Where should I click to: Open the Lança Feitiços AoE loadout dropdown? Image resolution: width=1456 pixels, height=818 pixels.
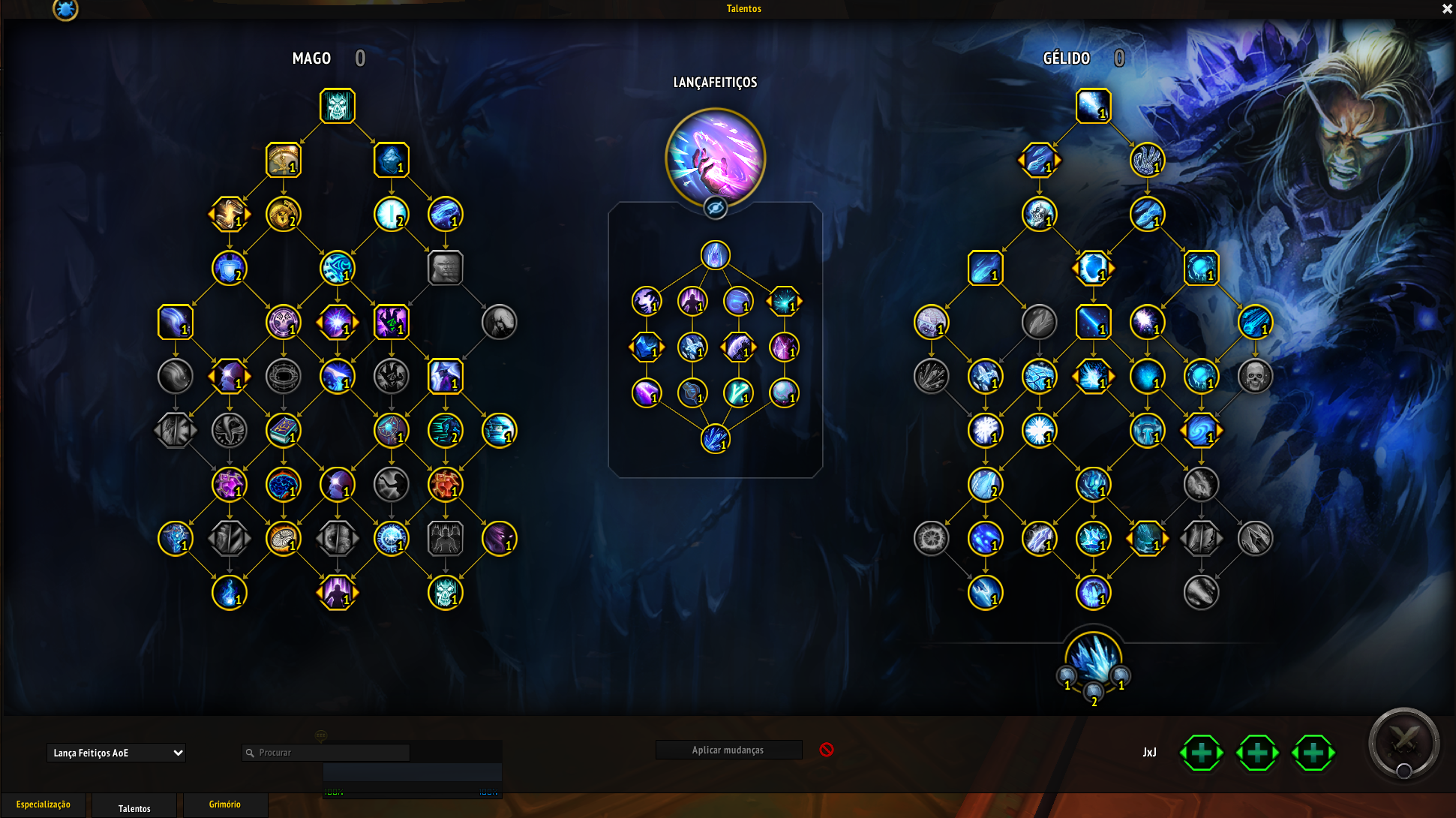pos(116,753)
